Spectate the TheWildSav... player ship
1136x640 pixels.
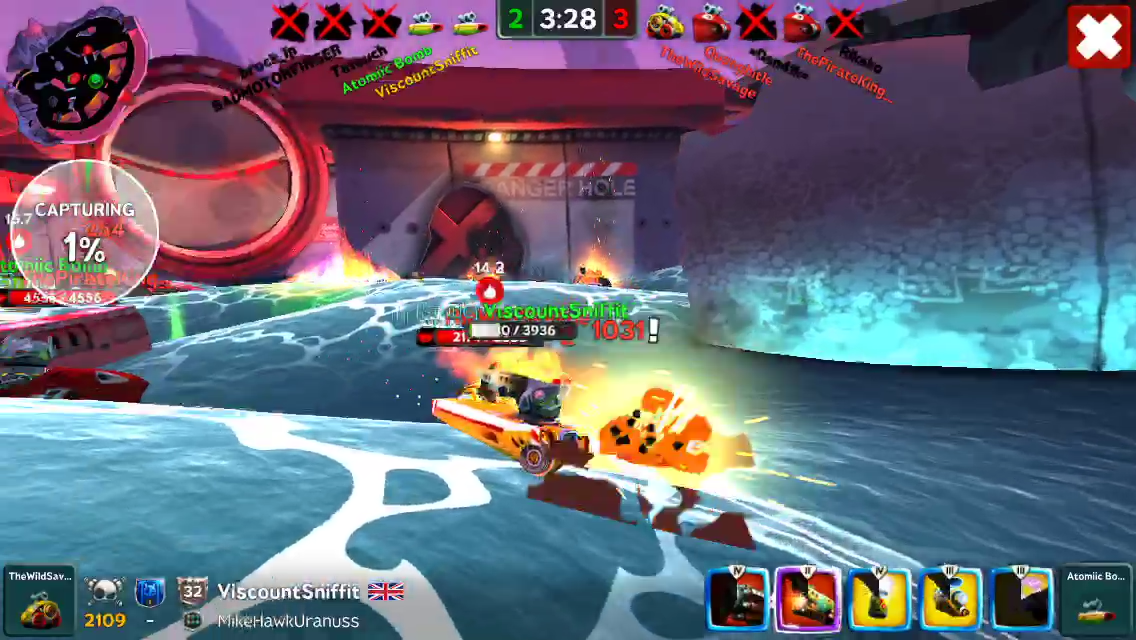pos(38,598)
